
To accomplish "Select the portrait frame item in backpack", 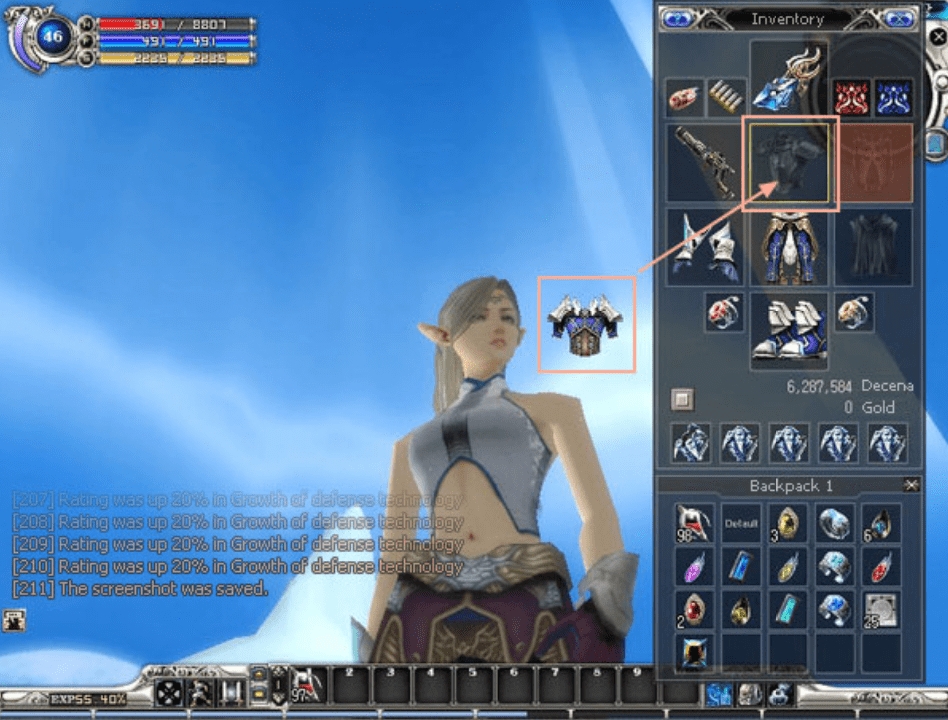I will pyautogui.click(x=694, y=652).
